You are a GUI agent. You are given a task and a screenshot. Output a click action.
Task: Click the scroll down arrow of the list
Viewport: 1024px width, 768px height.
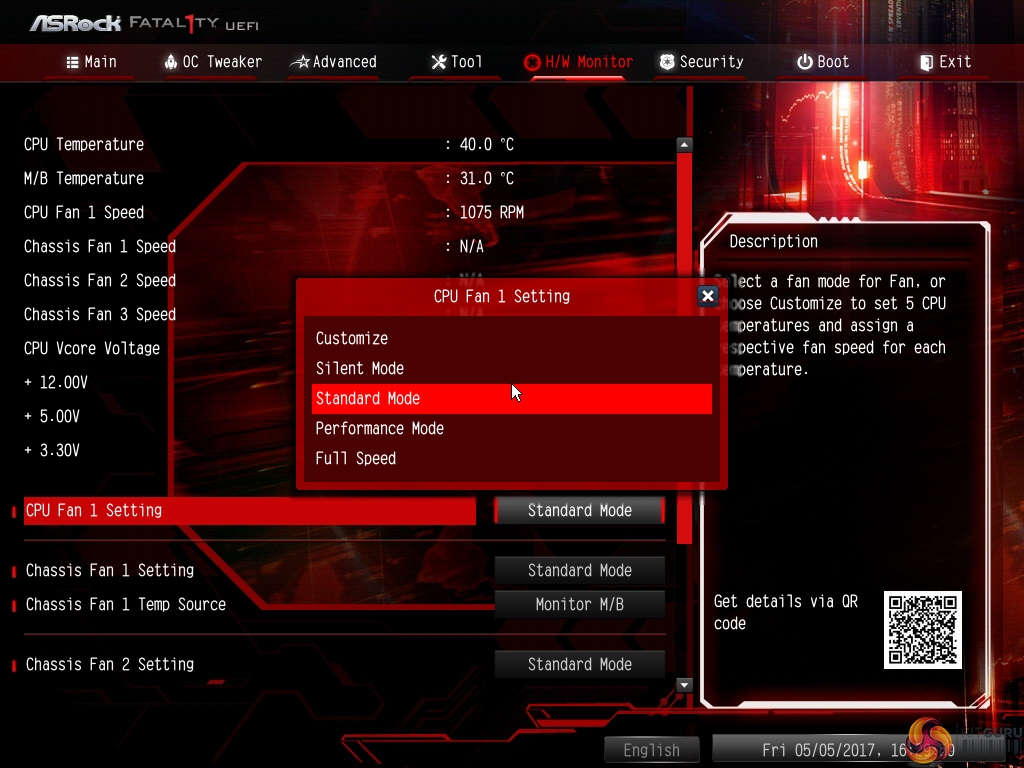684,685
